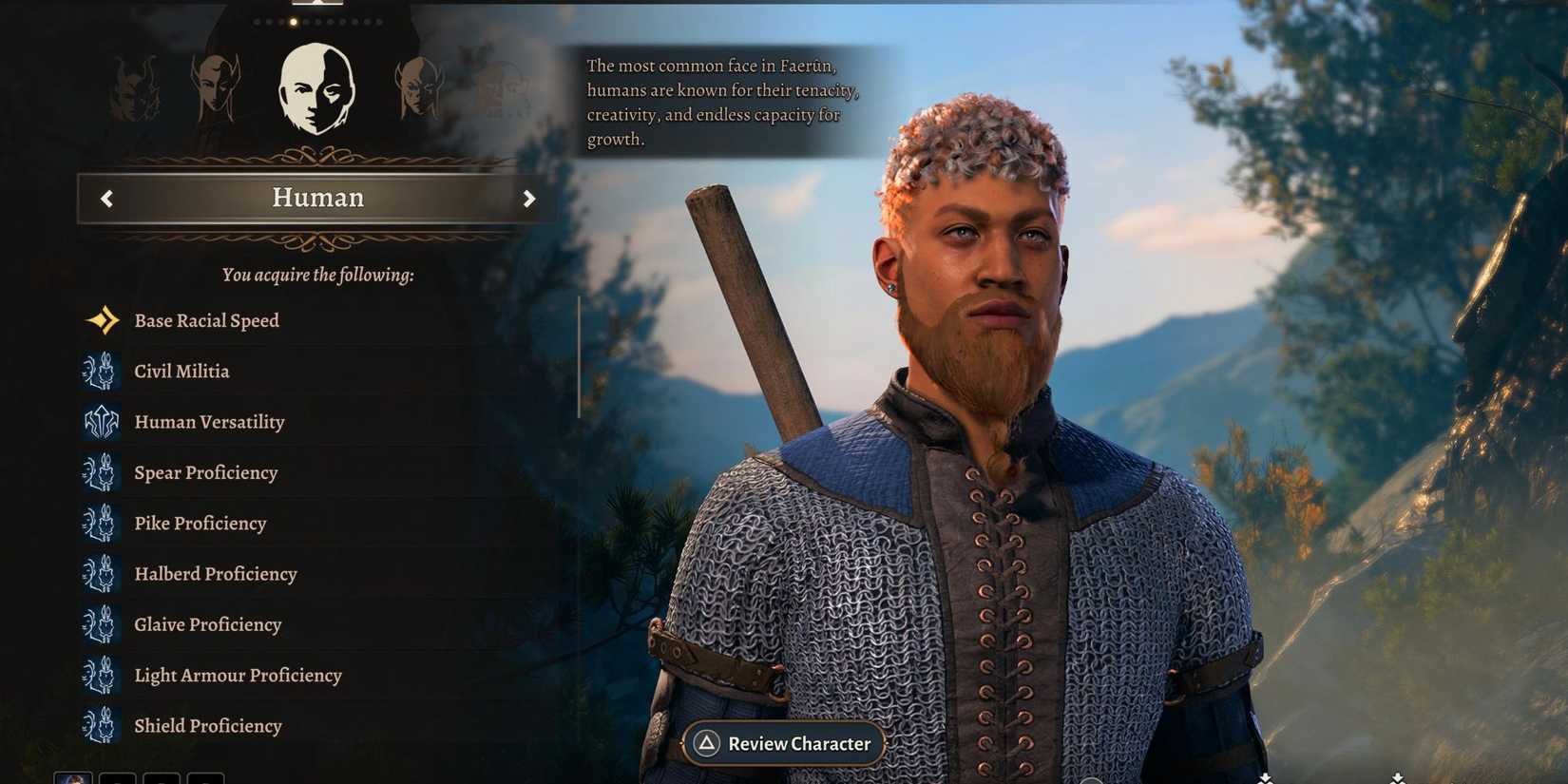Select the Human race portrait icon
The width and height of the screenshot is (1568, 784).
pyautogui.click(x=317, y=87)
